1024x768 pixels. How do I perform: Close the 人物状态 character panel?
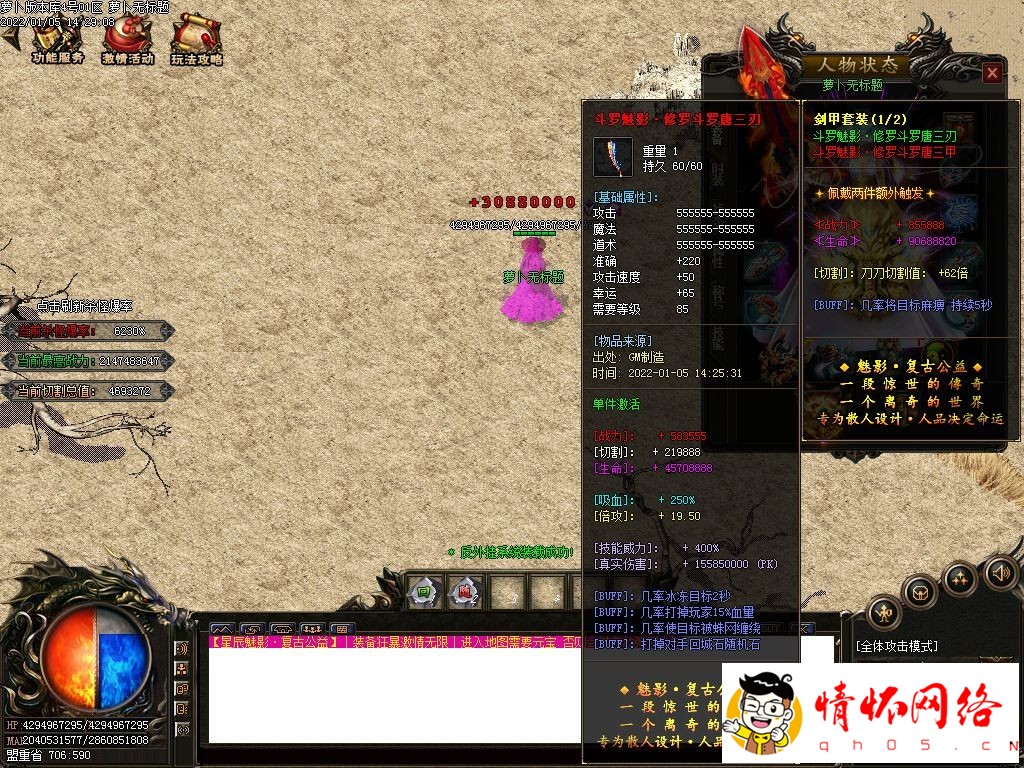pos(991,73)
